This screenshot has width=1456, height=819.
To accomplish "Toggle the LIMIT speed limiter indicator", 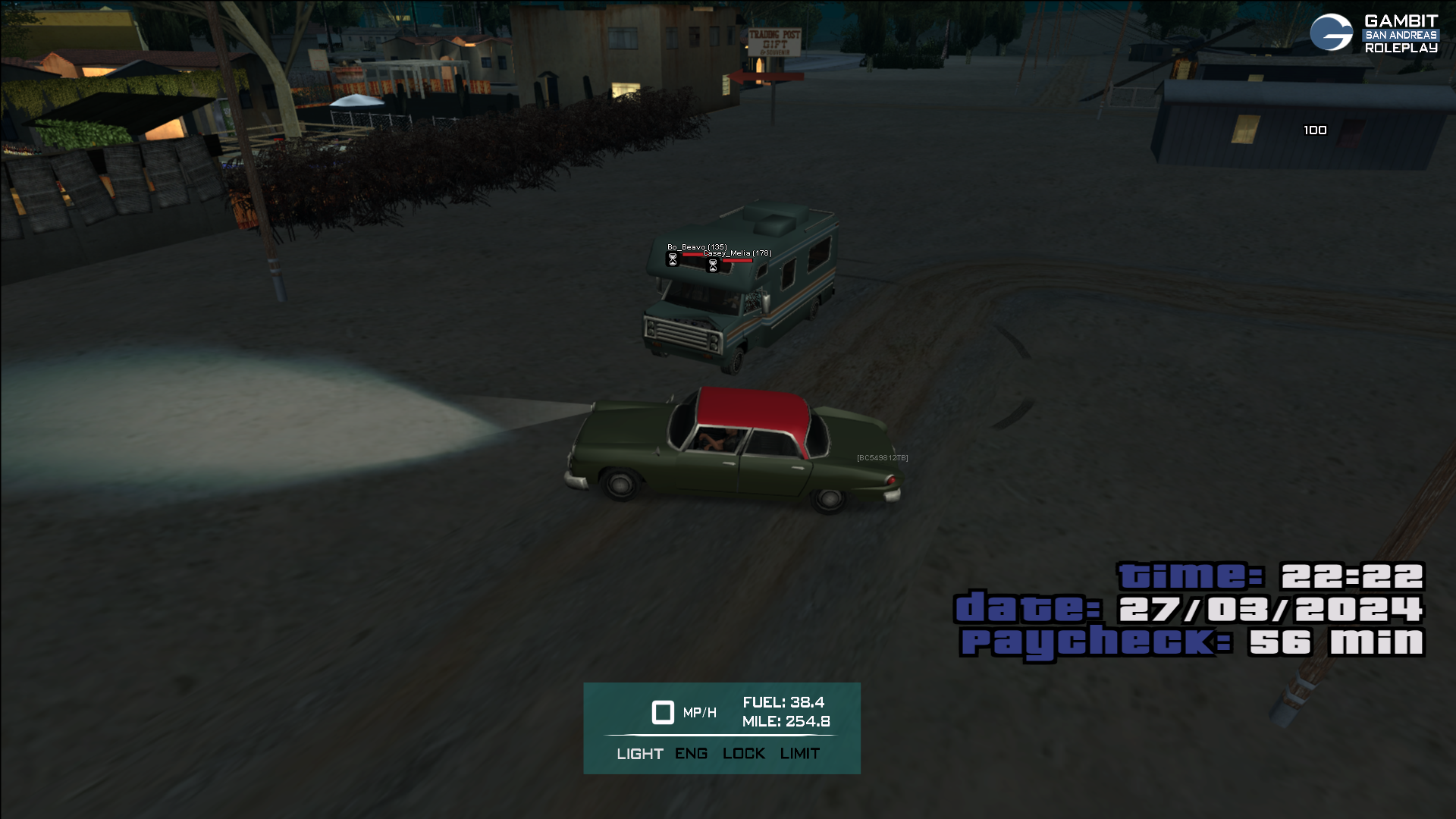I will [x=799, y=754].
